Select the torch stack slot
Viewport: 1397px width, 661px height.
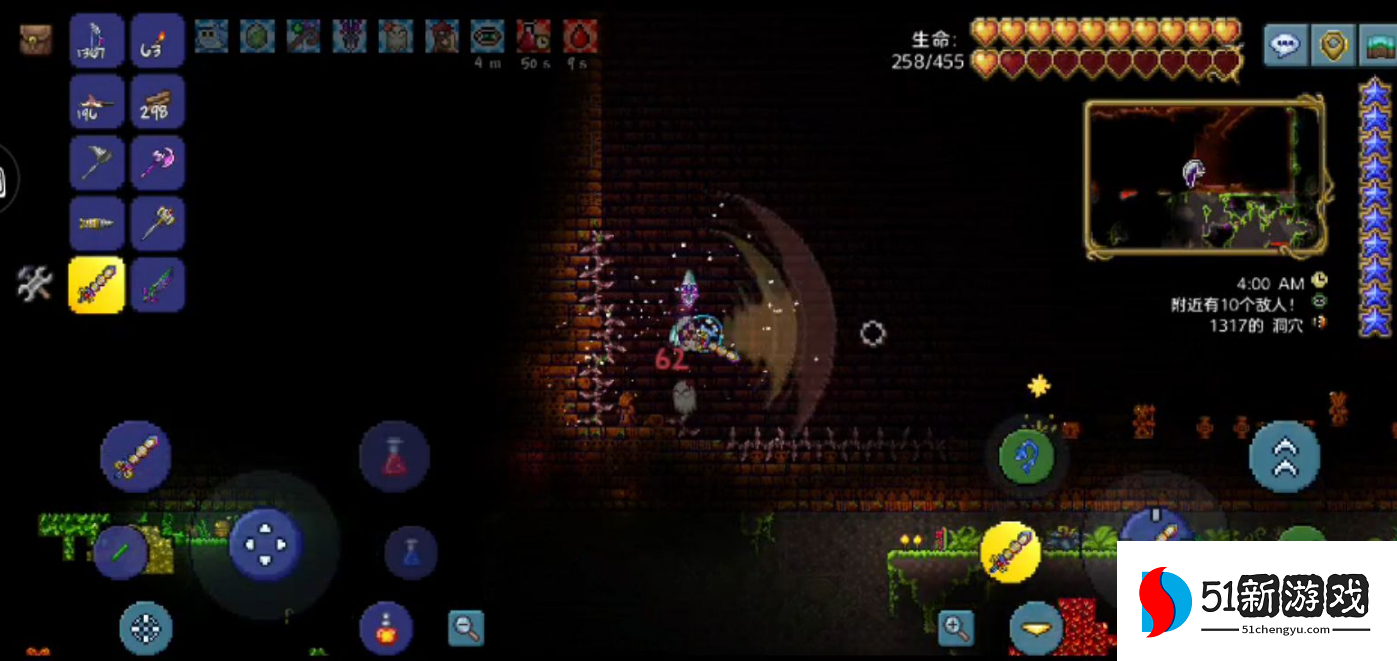[157, 41]
